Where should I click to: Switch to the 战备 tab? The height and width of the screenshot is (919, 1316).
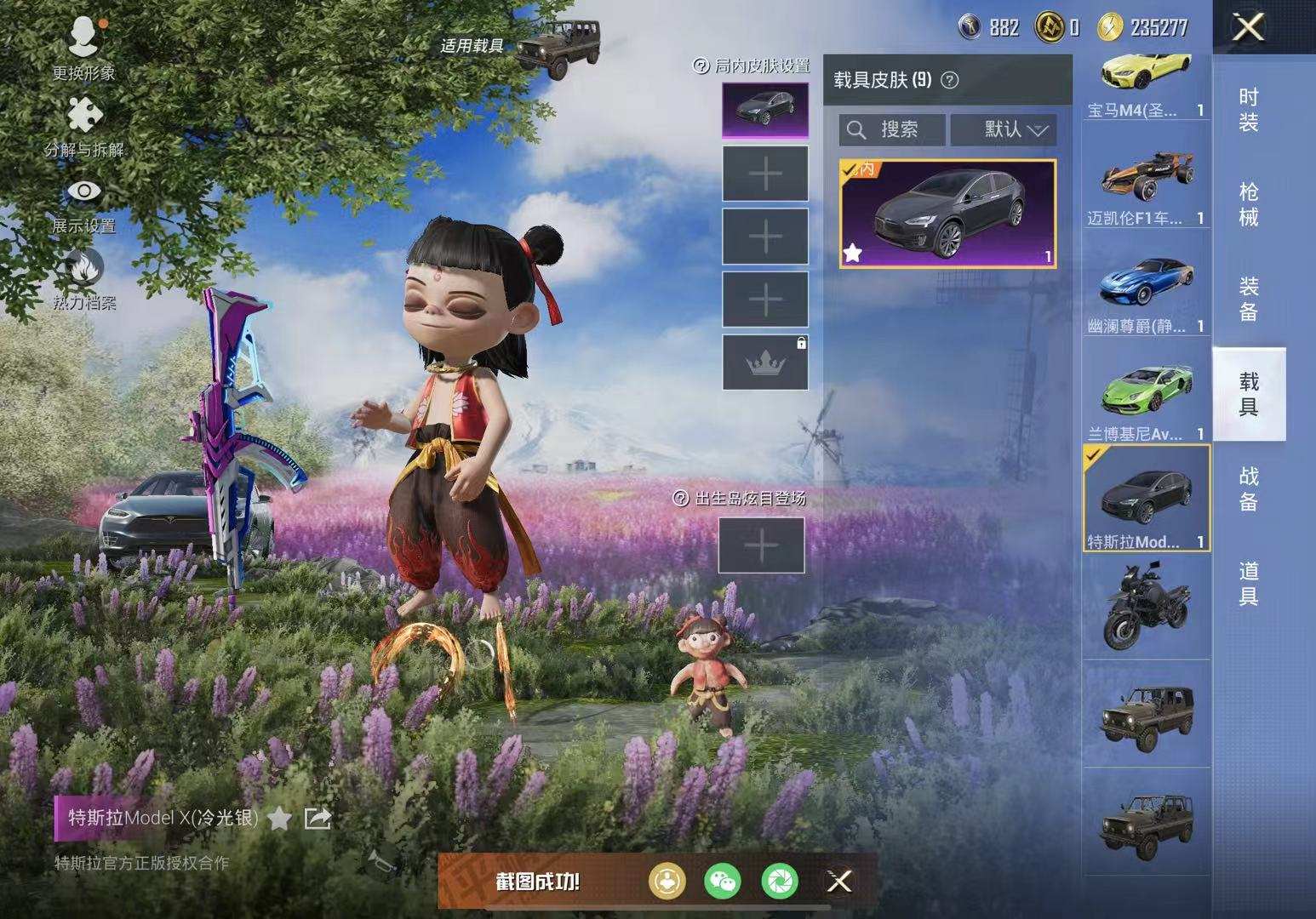[1248, 489]
